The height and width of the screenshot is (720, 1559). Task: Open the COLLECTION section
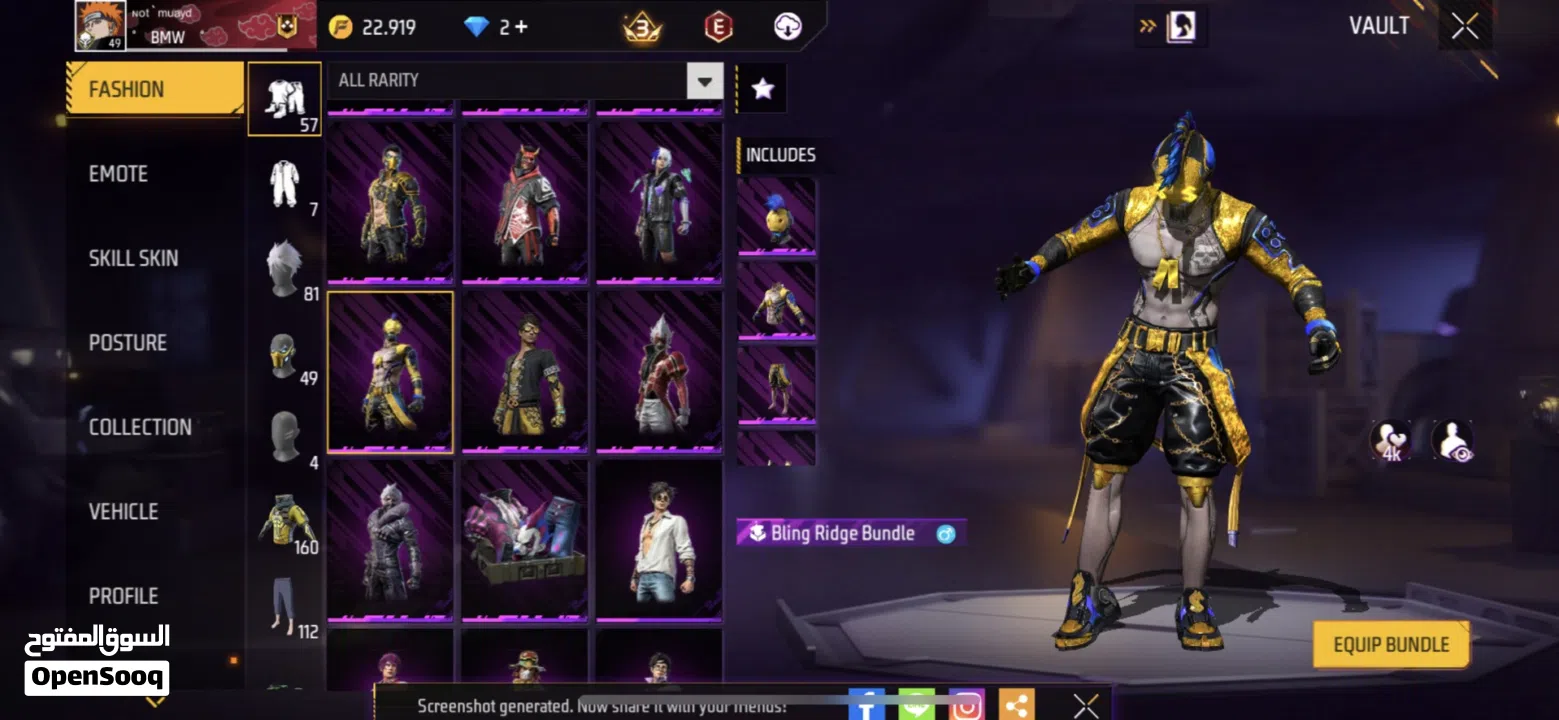pyautogui.click(x=140, y=426)
